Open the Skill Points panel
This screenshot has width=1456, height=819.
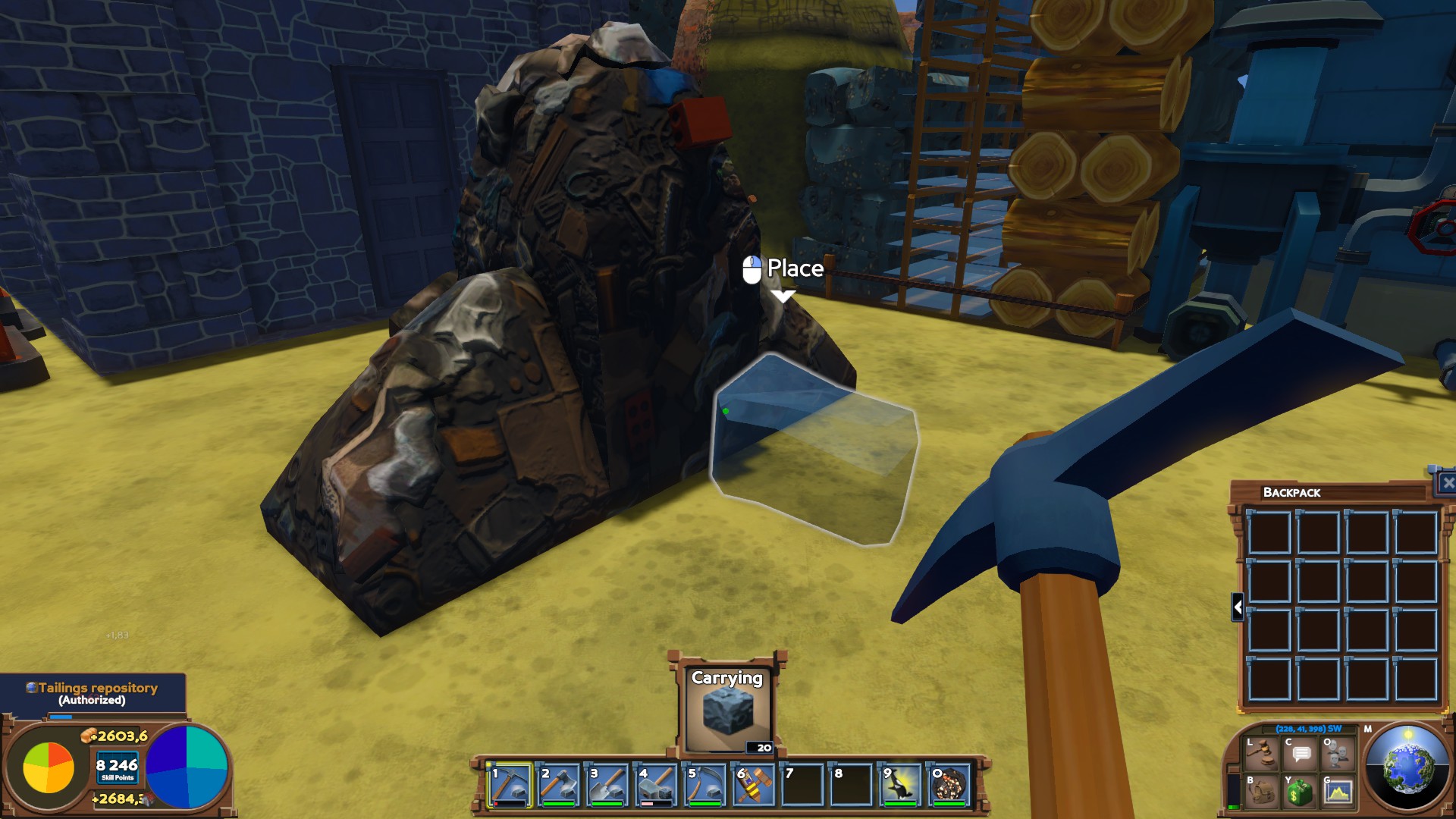click(x=118, y=768)
